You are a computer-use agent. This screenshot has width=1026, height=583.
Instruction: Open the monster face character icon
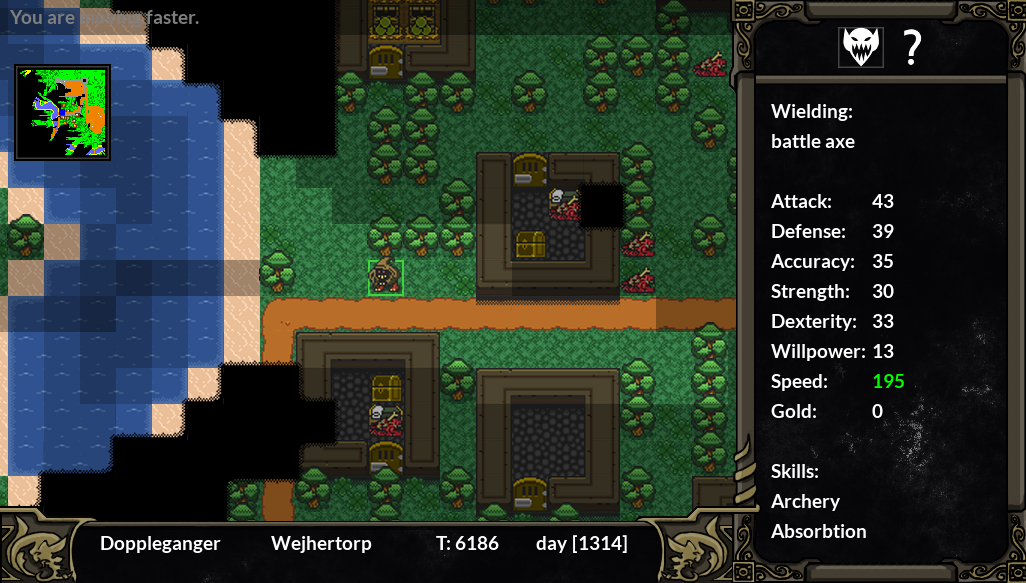coord(860,47)
